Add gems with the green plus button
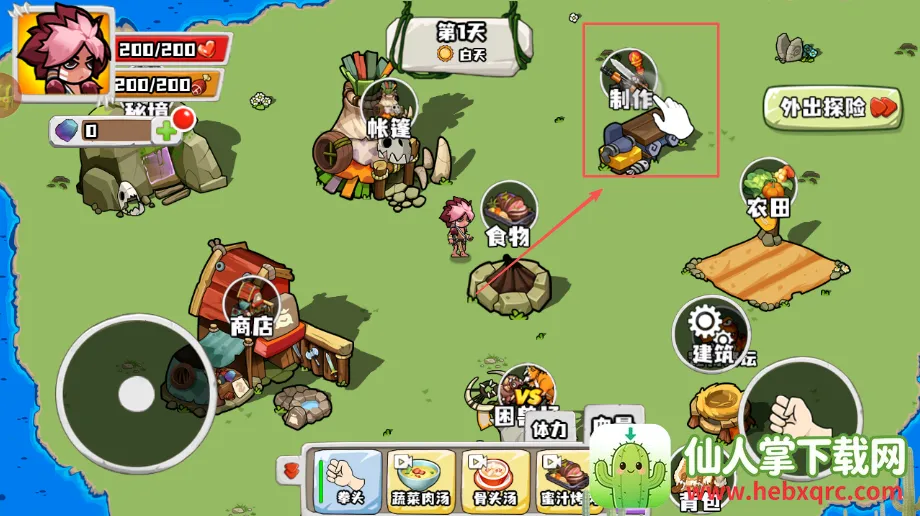The height and width of the screenshot is (516, 920). click(165, 130)
